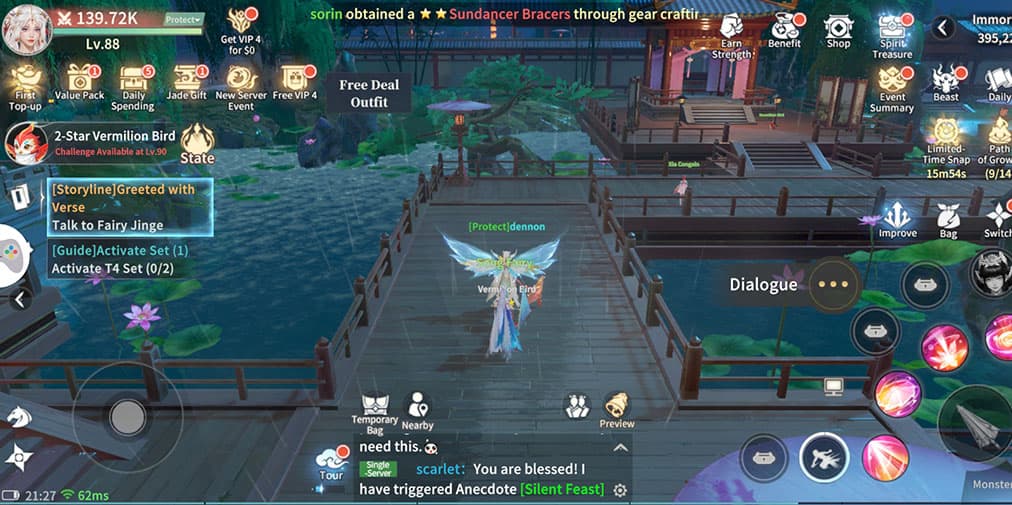
Task: Open the Shop
Action: point(838,31)
